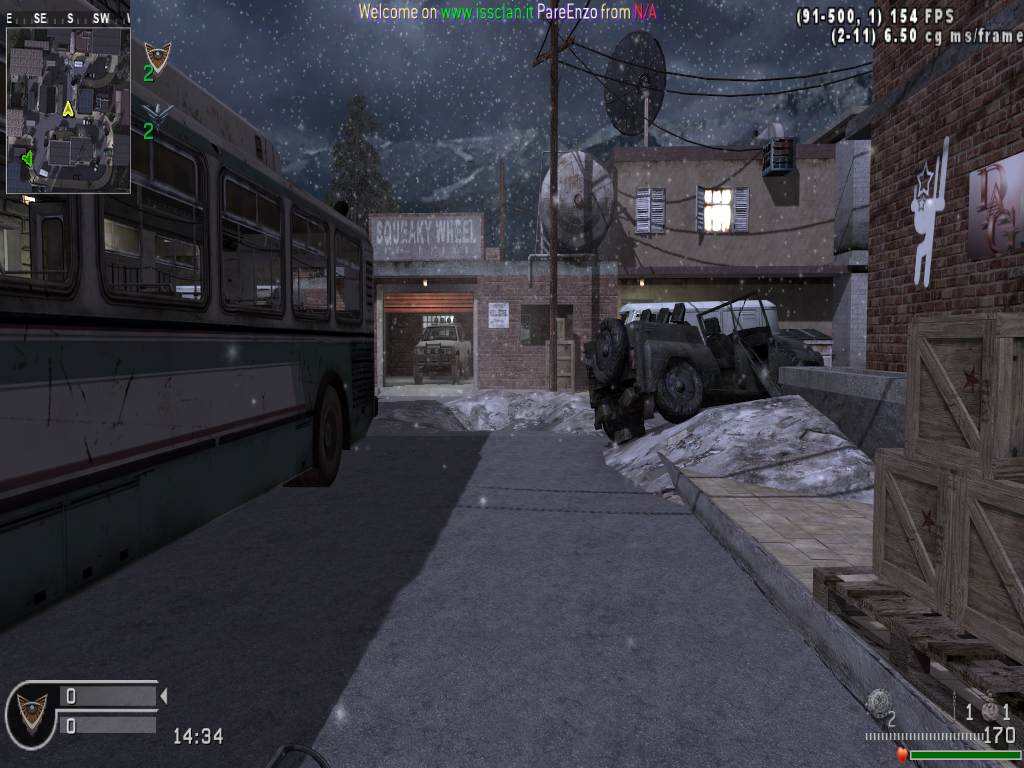The width and height of the screenshot is (1024, 768).
Task: Click the red stance indicator beside the green bar
Action: pos(901,755)
